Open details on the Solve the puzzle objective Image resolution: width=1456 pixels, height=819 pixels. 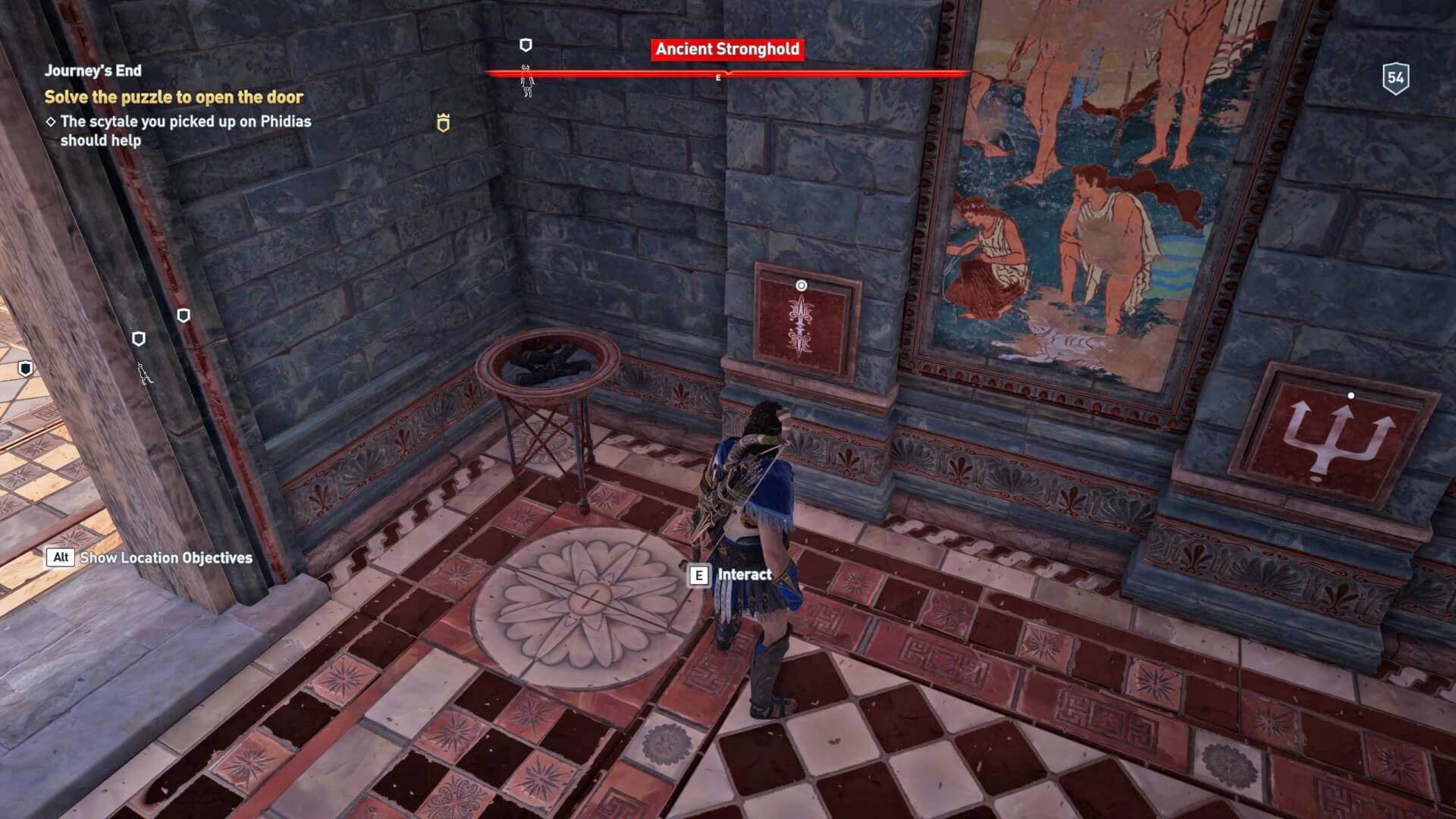[174, 98]
